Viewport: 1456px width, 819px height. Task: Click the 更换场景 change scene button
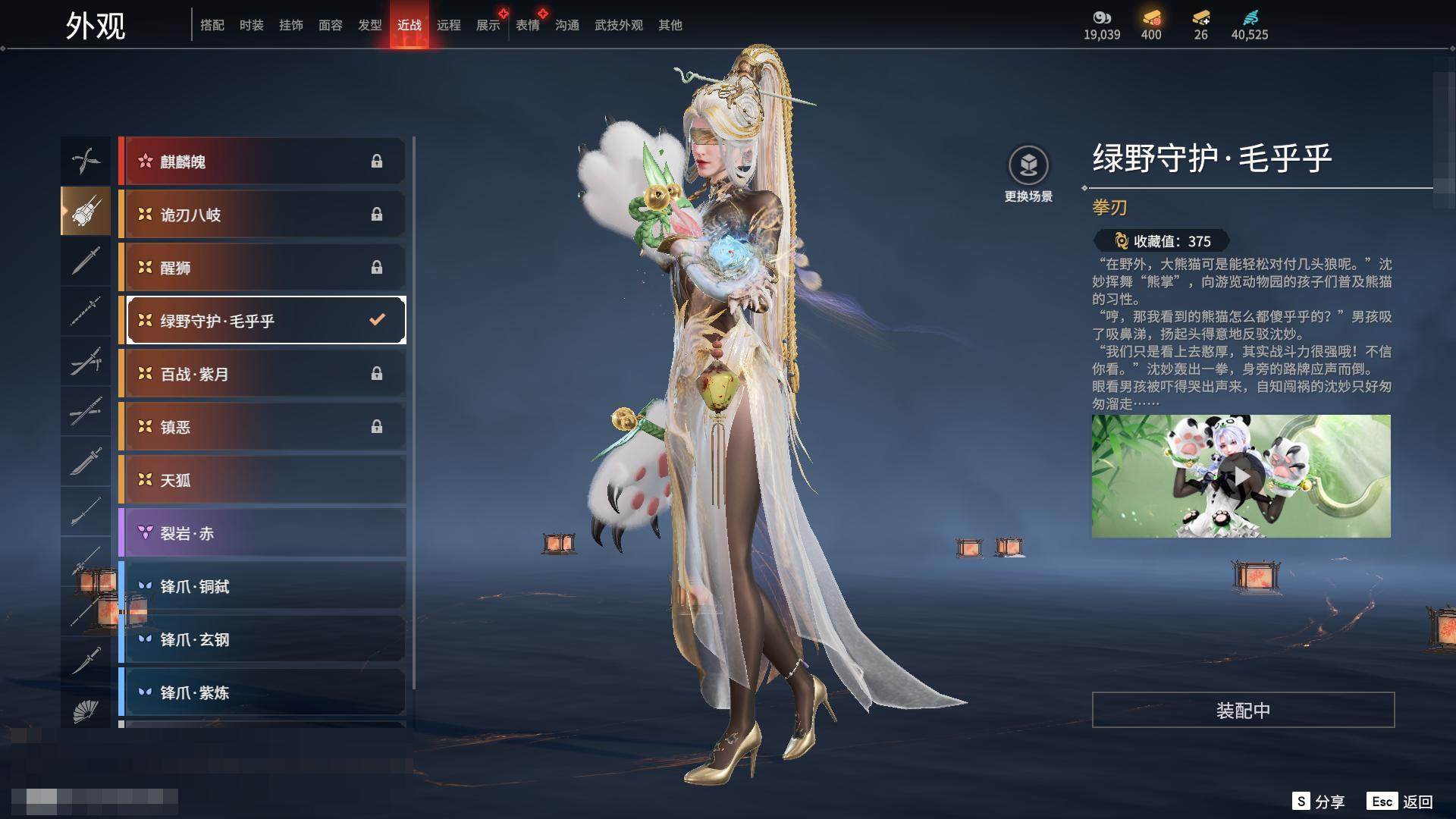[1028, 174]
